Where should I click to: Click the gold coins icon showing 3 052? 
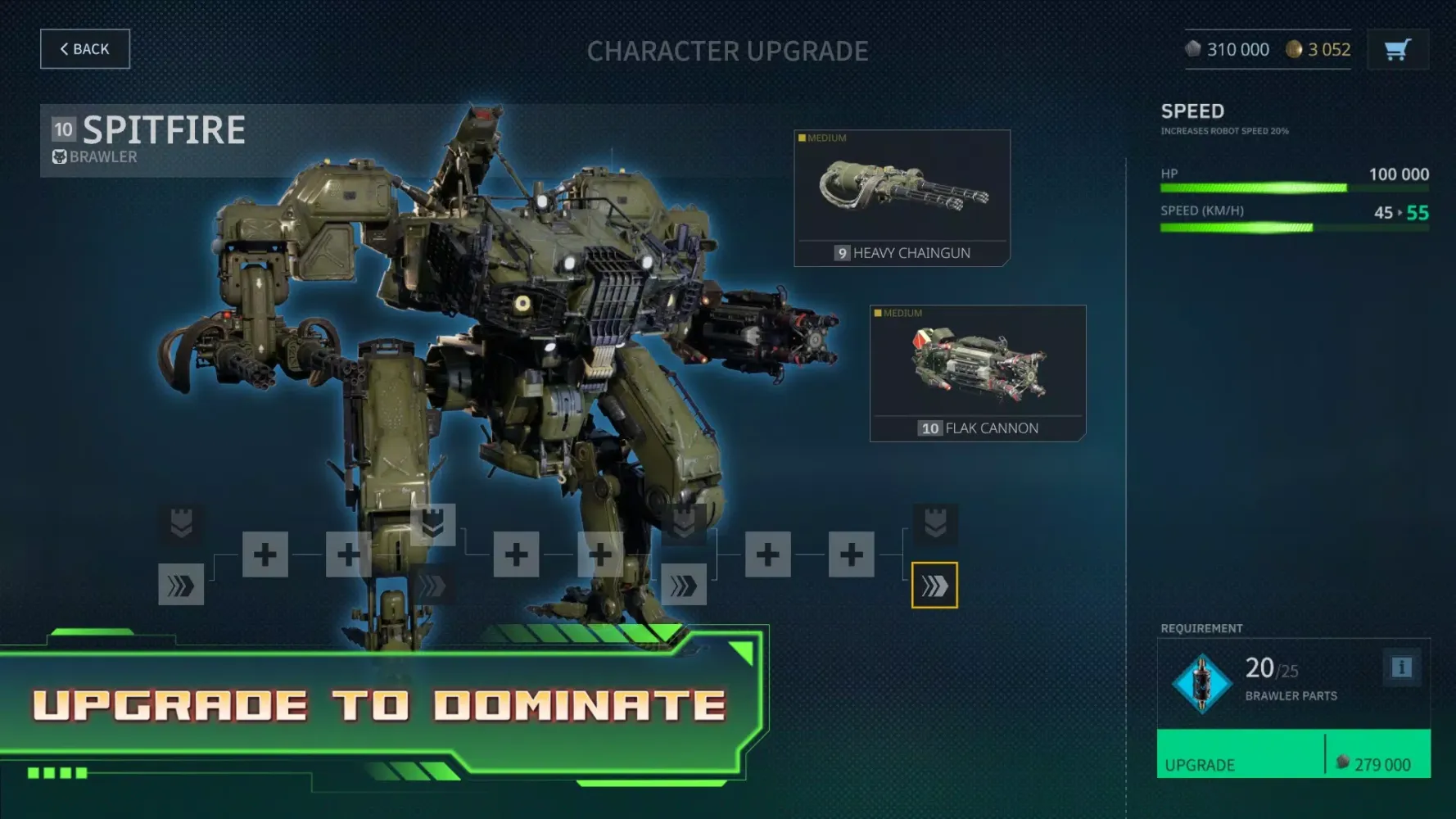1294,49
